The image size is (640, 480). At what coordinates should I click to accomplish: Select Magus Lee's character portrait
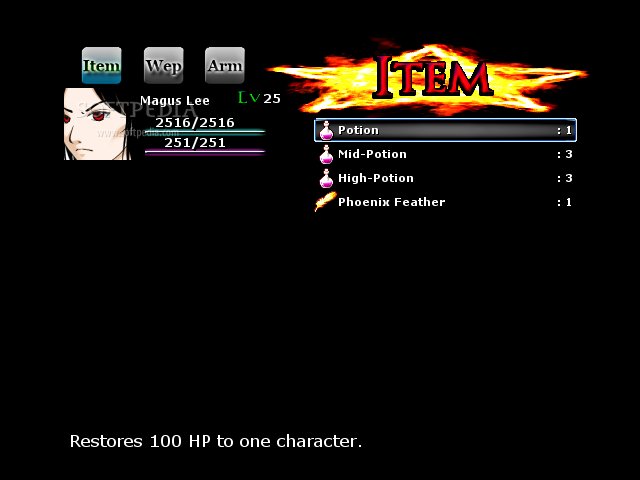pos(96,124)
